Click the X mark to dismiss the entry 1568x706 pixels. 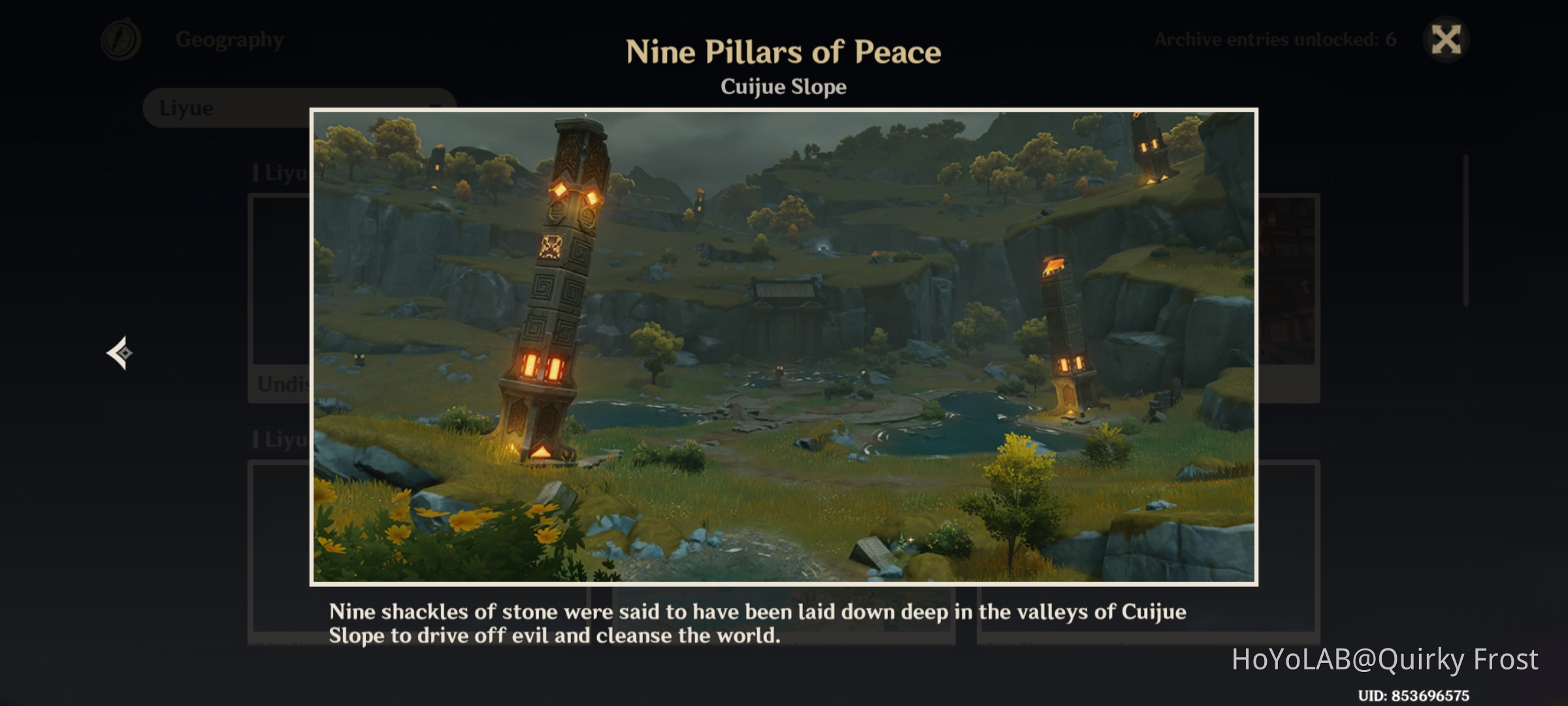[x=1446, y=39]
